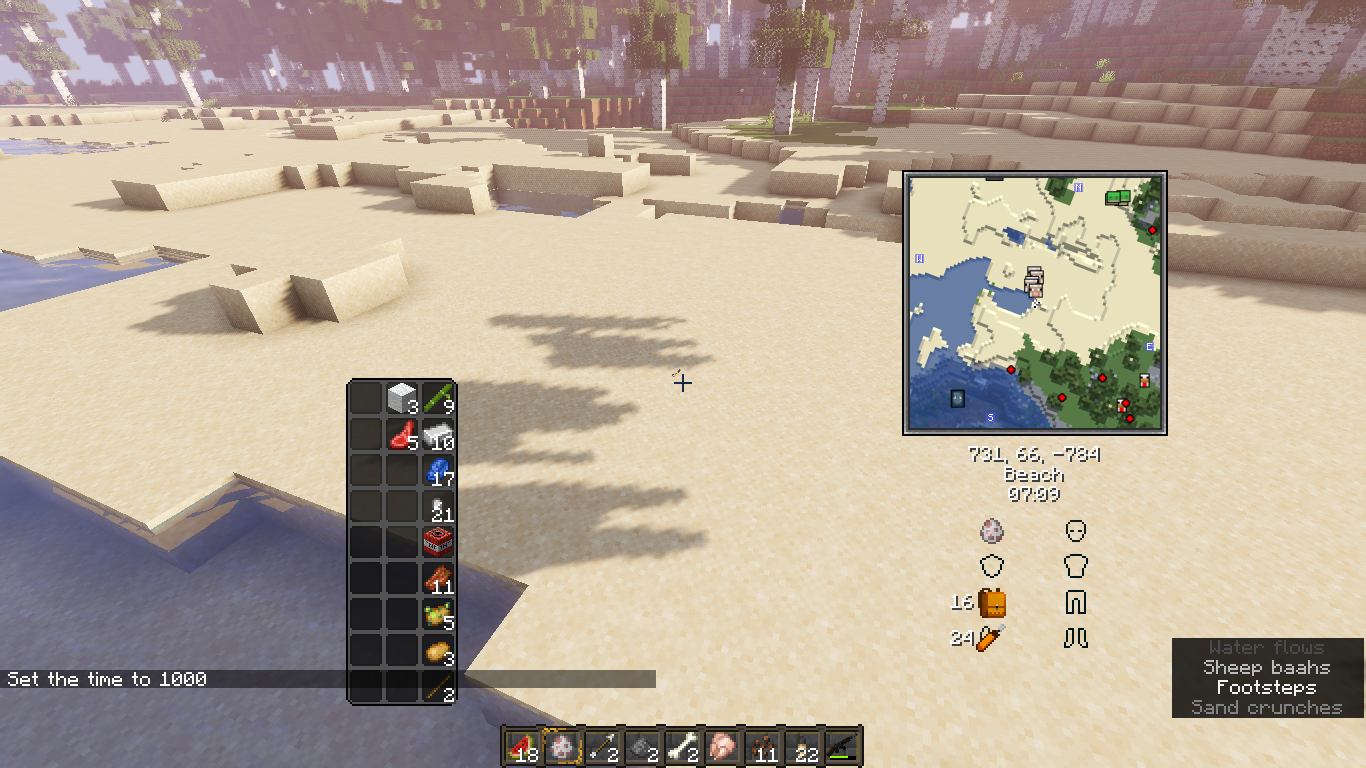Select the bone in the hotbar
Image resolution: width=1366 pixels, height=768 pixels.
point(682,746)
